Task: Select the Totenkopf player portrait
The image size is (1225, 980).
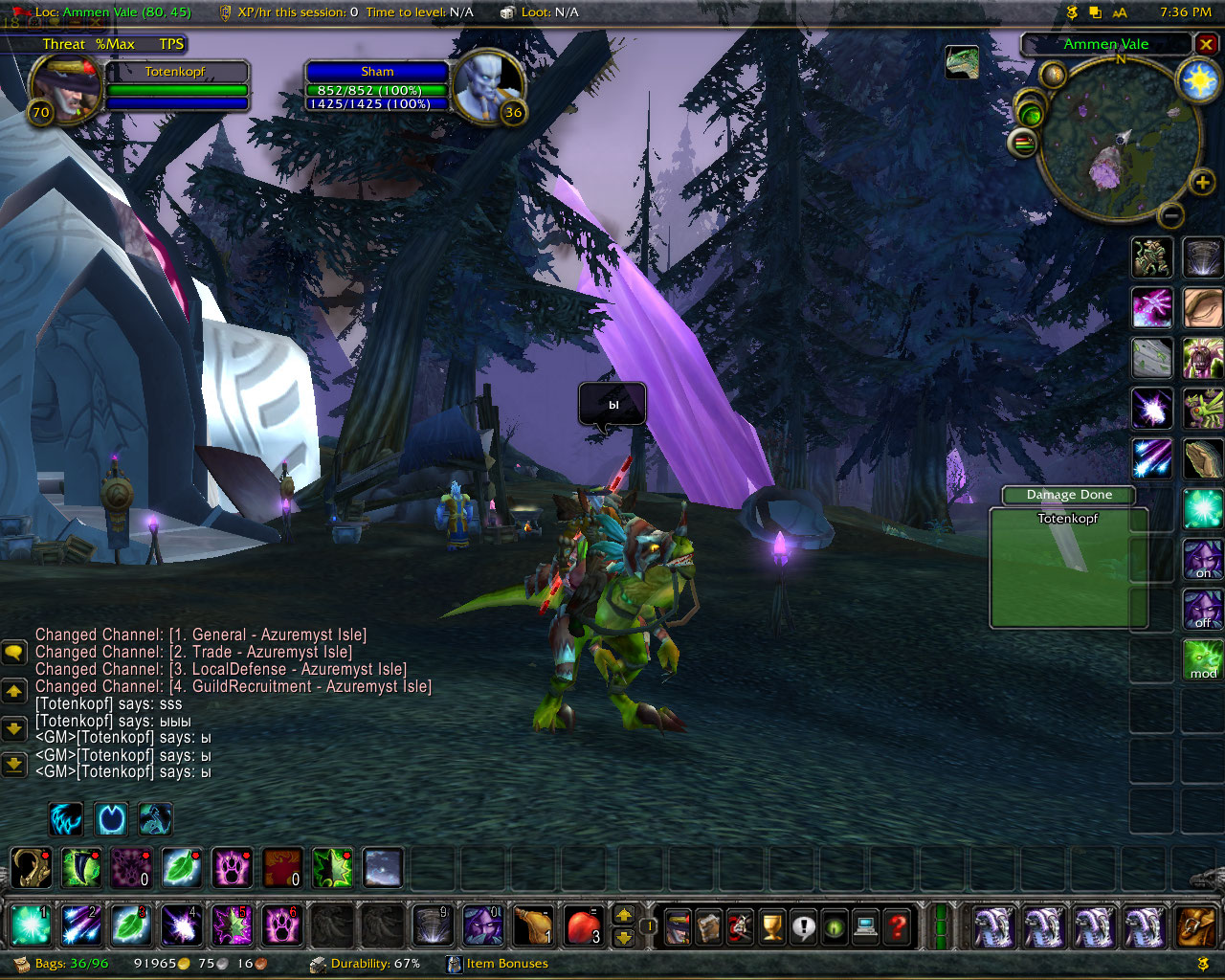Action: pyautogui.click(x=65, y=88)
